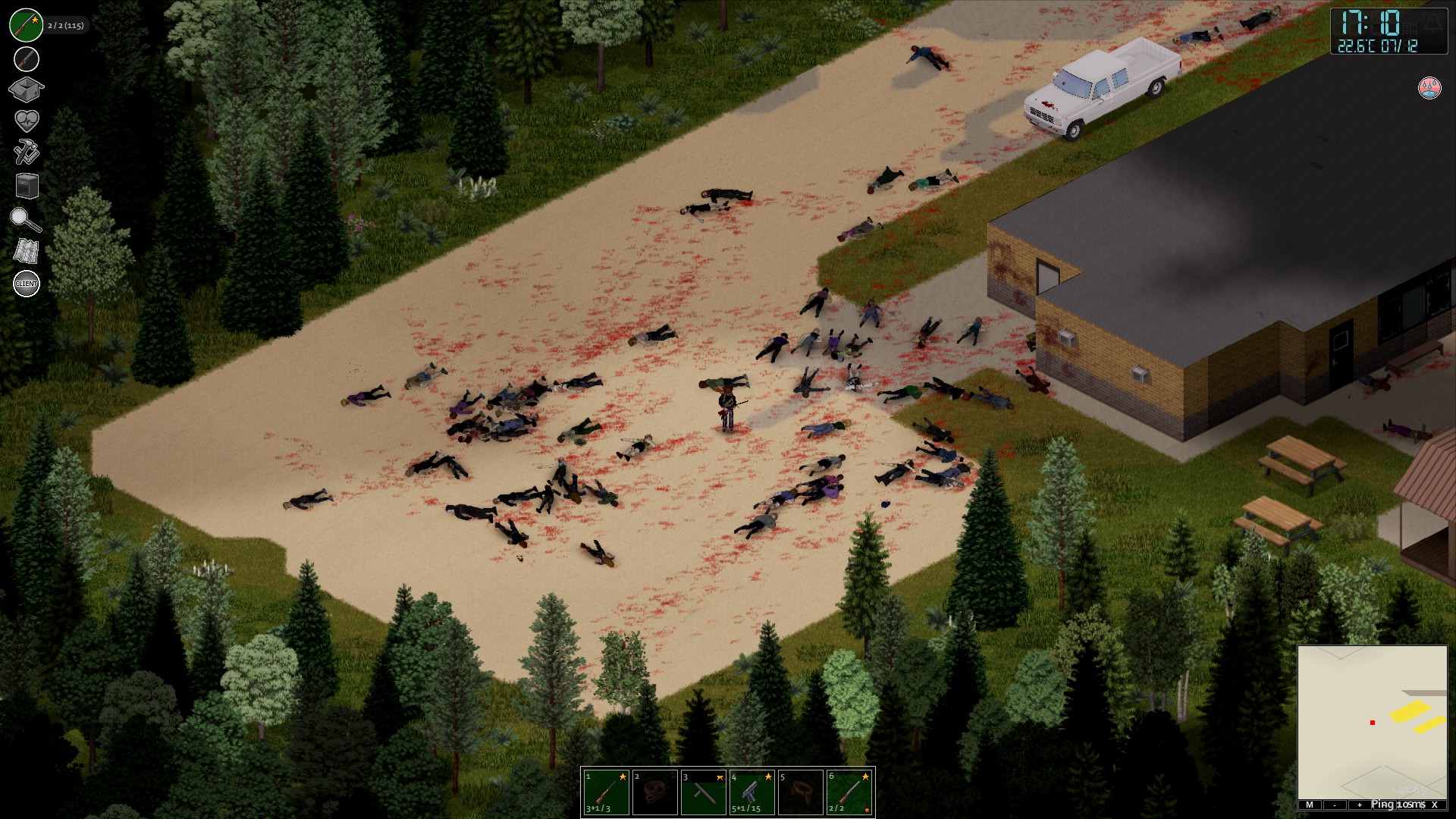
Task: Open the health panel via the heart icon
Action: (x=26, y=118)
